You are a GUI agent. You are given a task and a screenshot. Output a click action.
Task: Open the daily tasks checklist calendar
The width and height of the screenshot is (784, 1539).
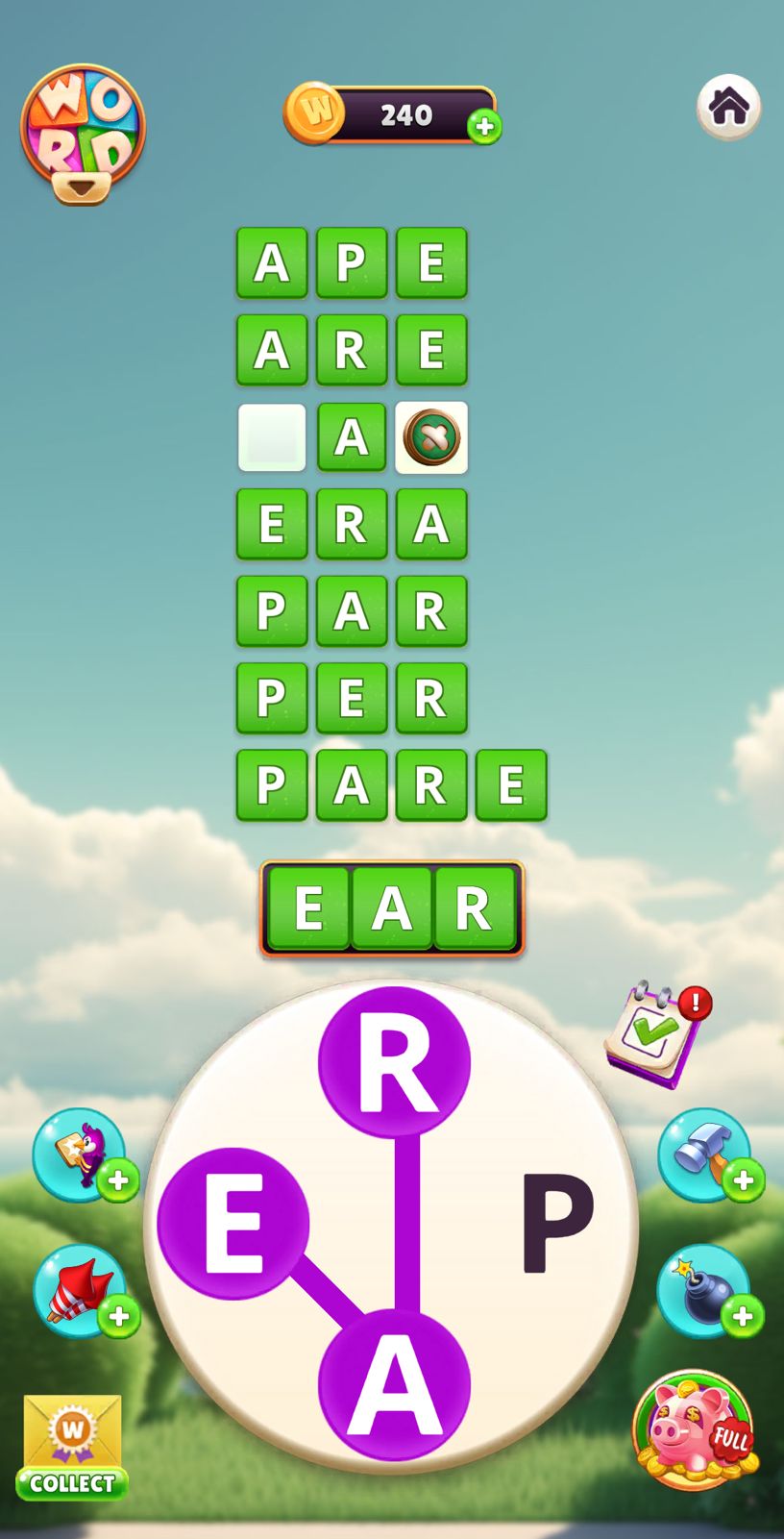click(654, 1037)
